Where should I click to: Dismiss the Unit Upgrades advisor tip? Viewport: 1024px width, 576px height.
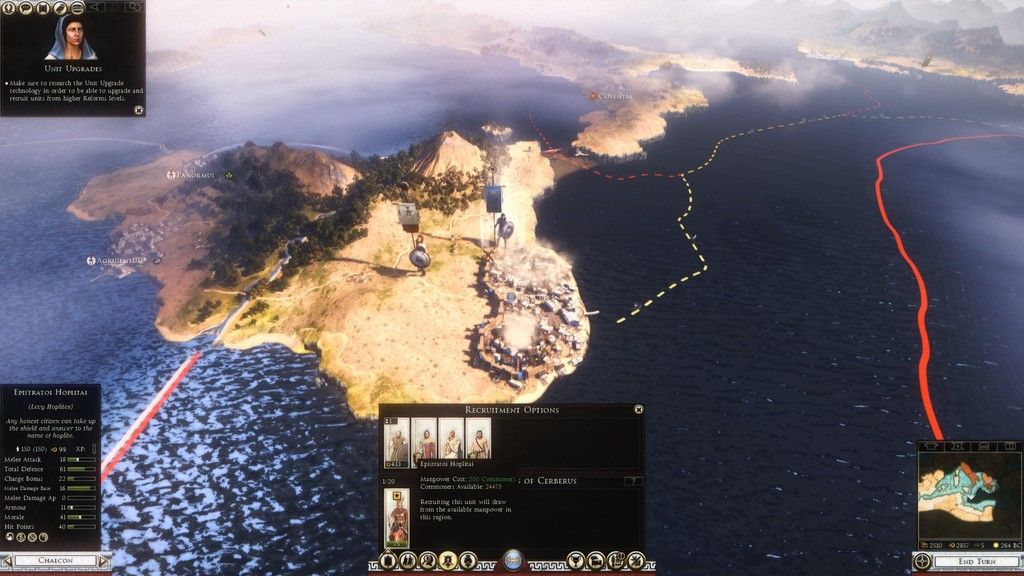[x=138, y=109]
